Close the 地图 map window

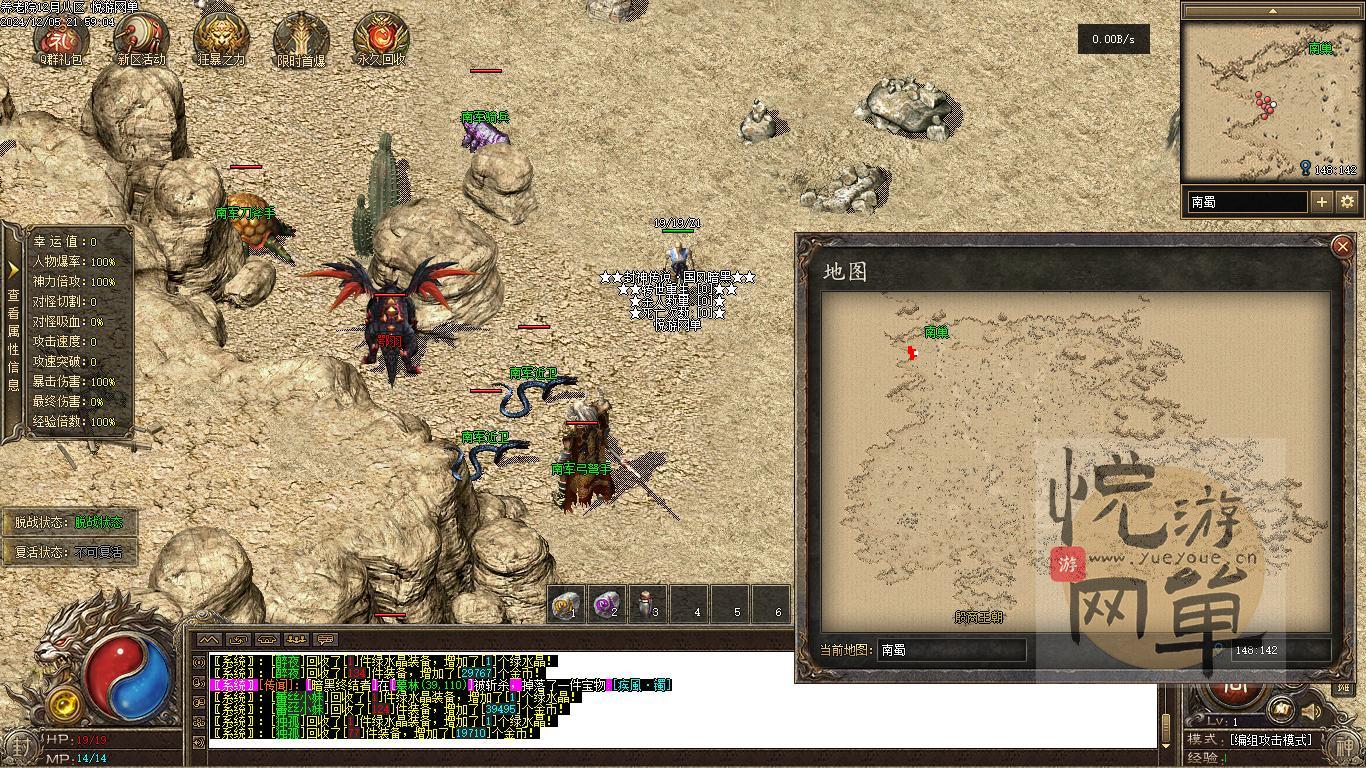pyautogui.click(x=1342, y=247)
